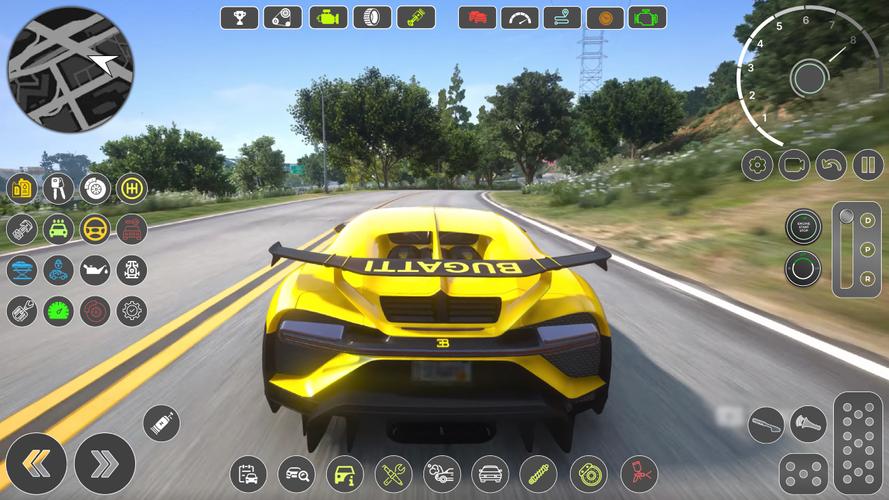Viewport: 889px width, 500px height.
Task: Select the yellow gear shifter icon
Action: 131,188
